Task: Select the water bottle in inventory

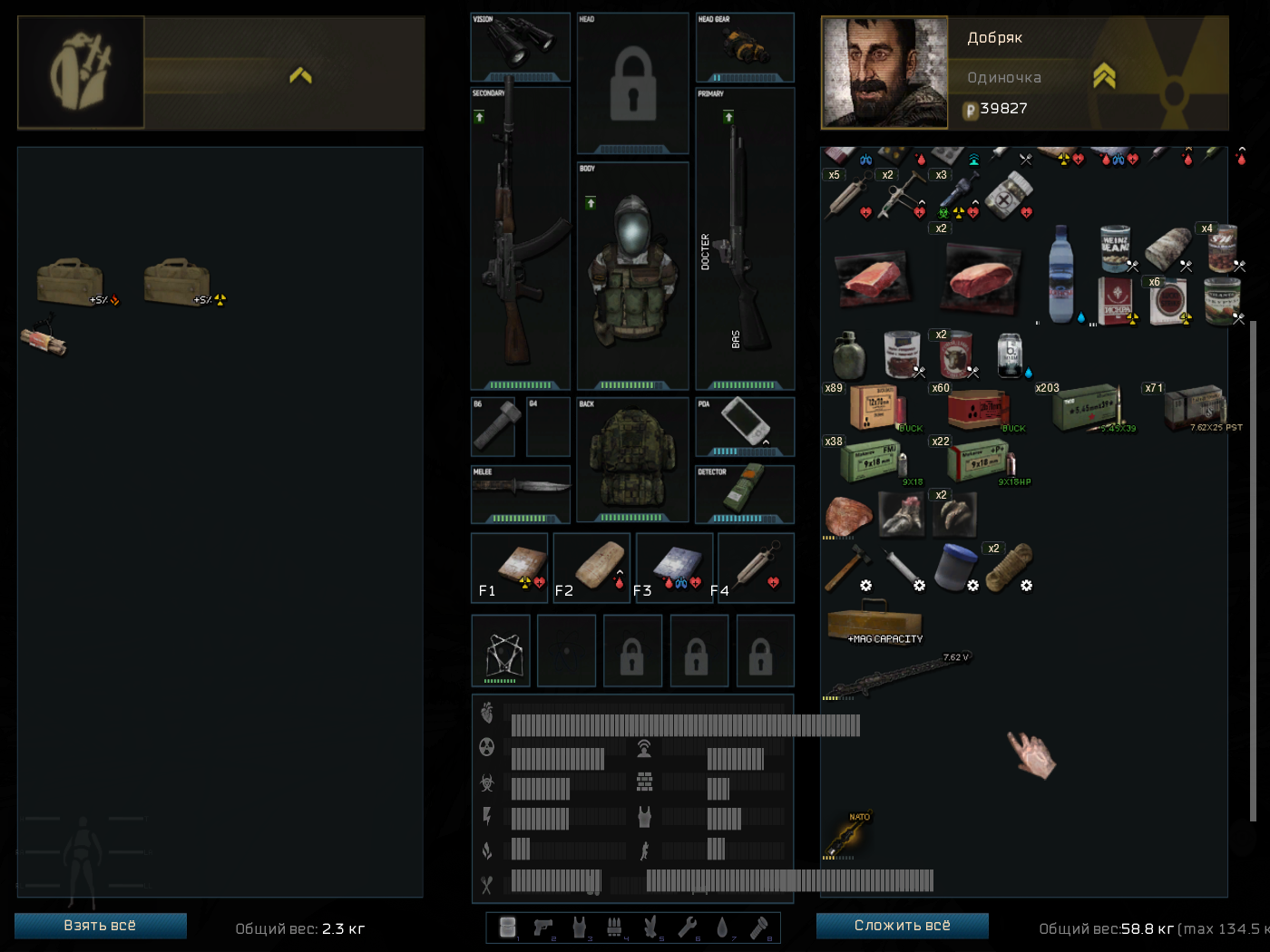Action: tap(1060, 274)
